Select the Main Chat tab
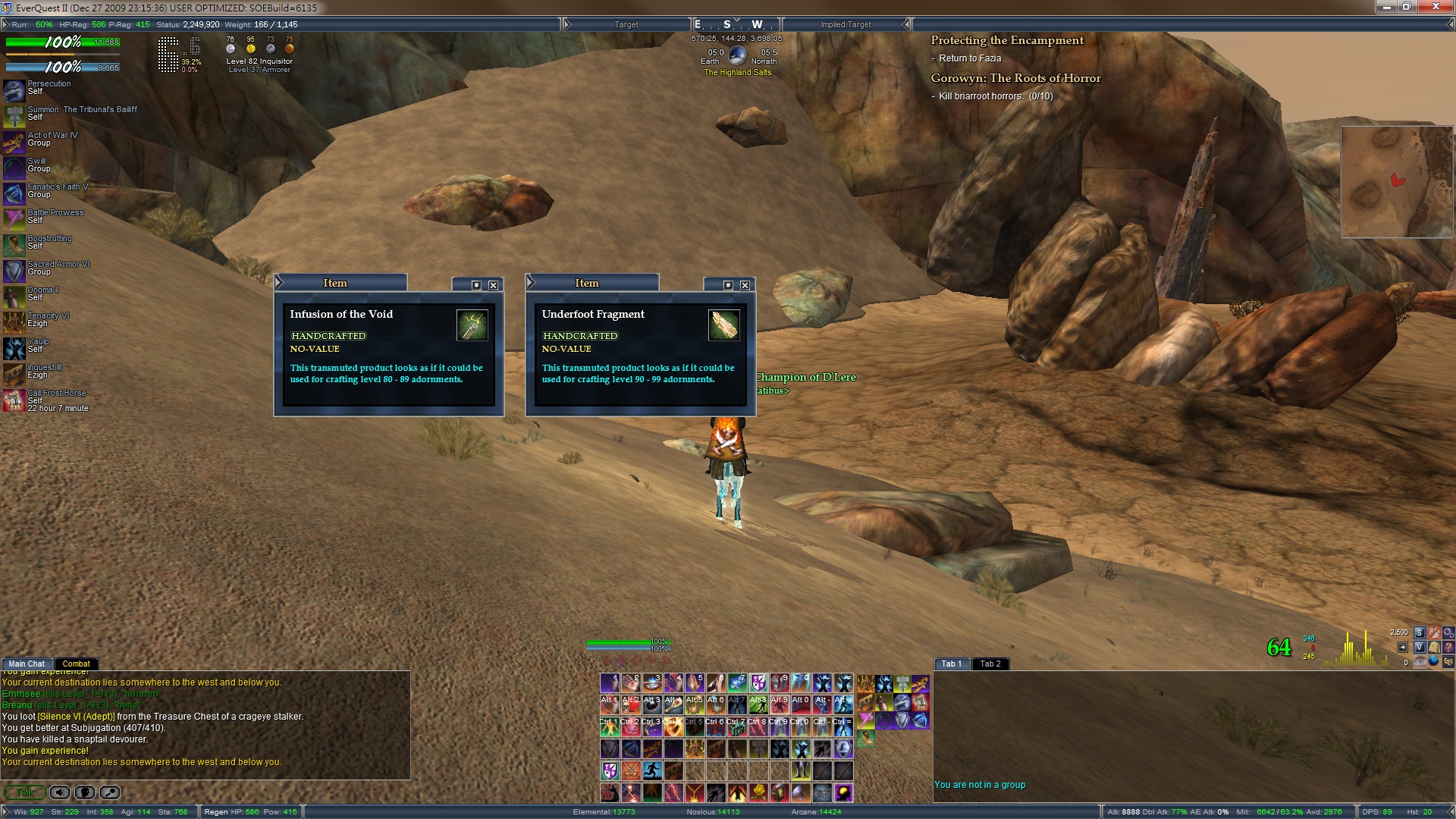 pos(27,664)
